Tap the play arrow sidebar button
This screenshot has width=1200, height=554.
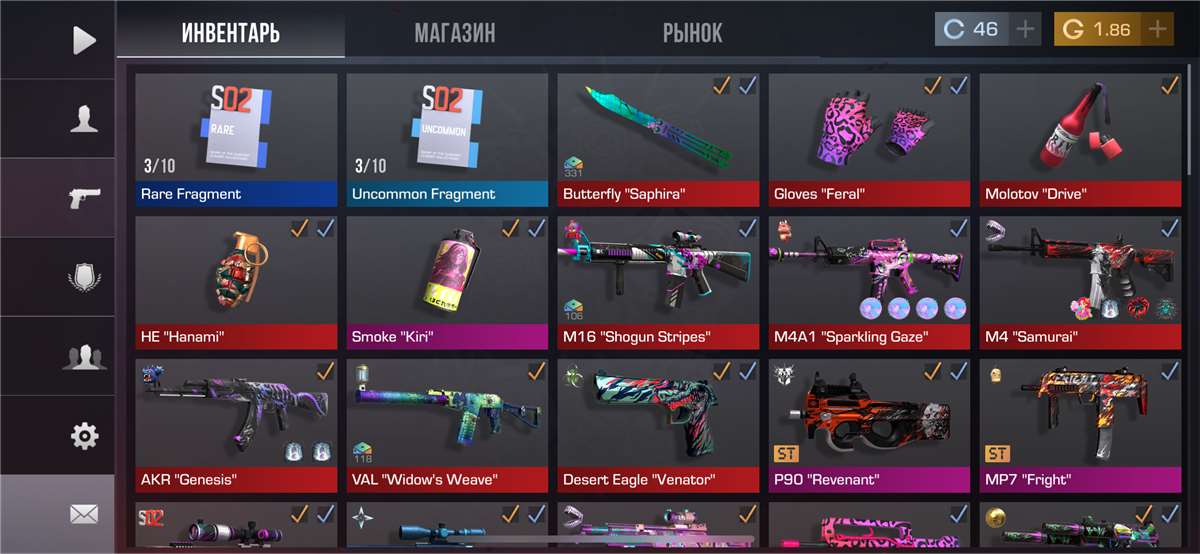coord(84,40)
